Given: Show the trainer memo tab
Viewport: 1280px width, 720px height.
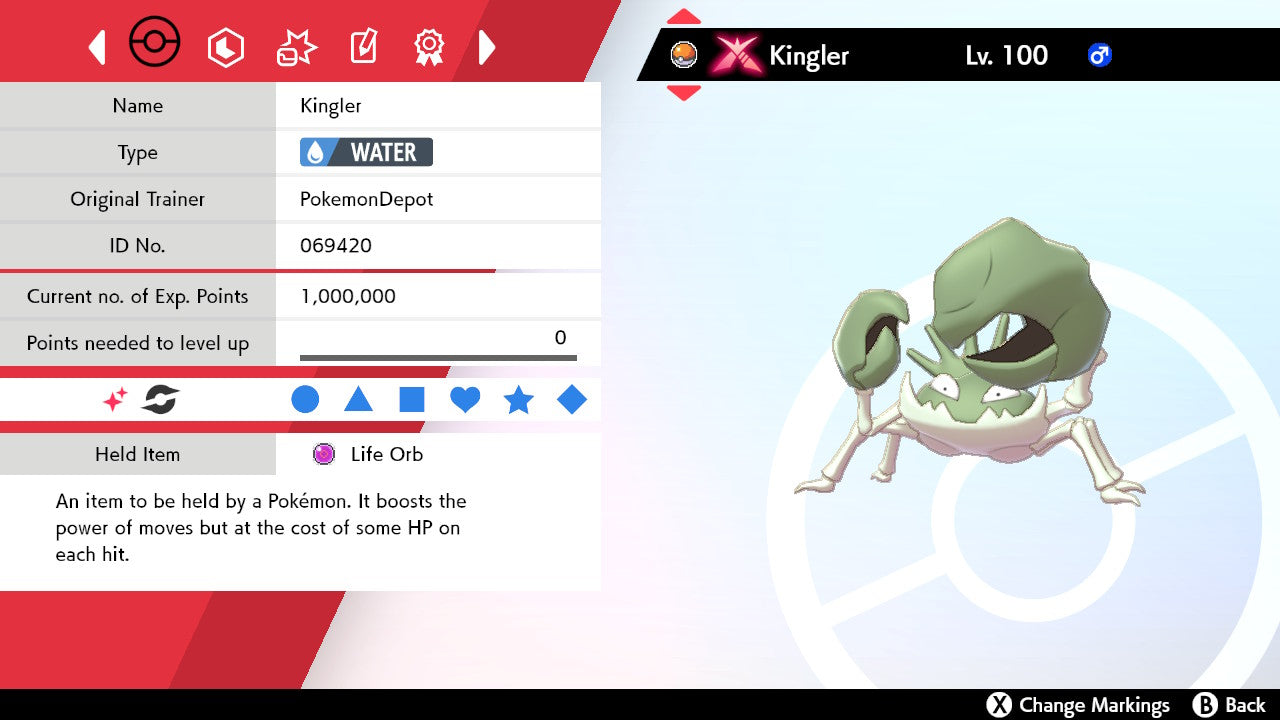Looking at the screenshot, I should [363, 47].
